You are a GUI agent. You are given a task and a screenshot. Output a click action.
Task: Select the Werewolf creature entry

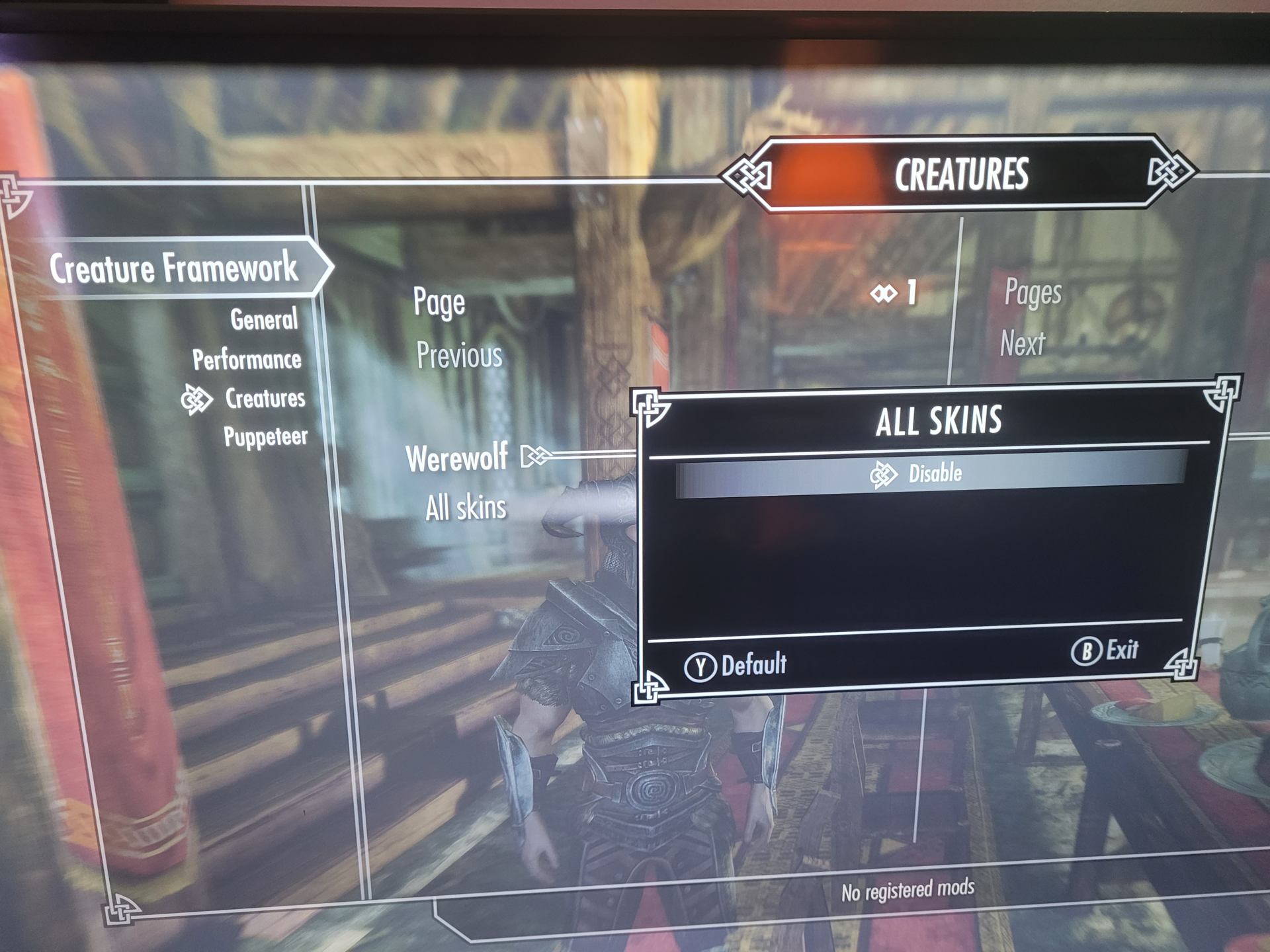[x=457, y=457]
